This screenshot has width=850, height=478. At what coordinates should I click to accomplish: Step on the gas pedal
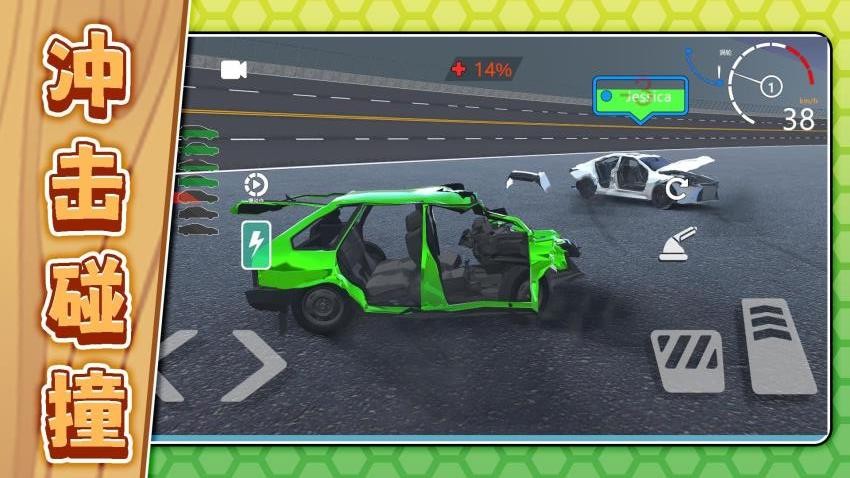(778, 346)
